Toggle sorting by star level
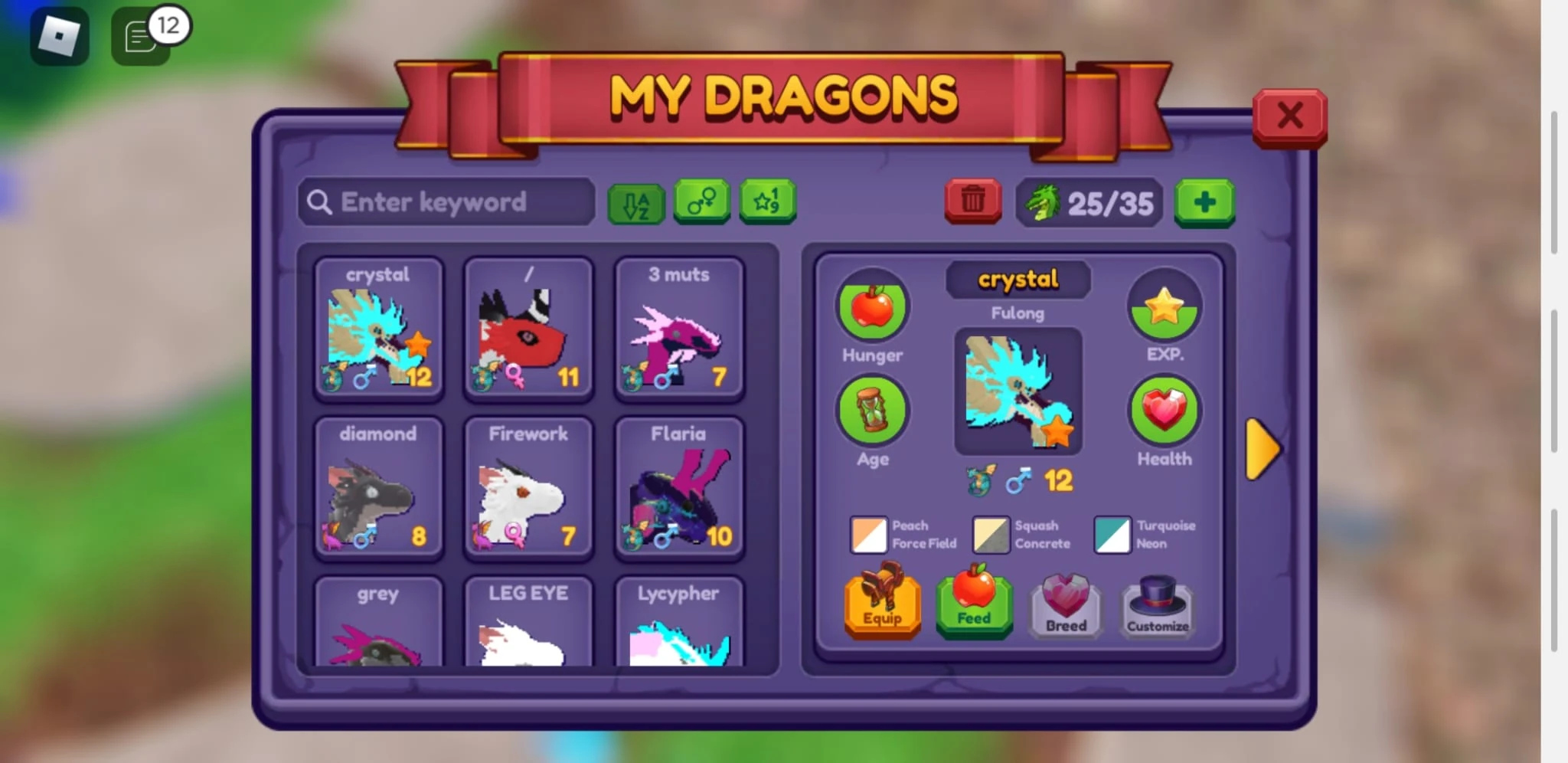This screenshot has width=1568, height=763. 766,201
